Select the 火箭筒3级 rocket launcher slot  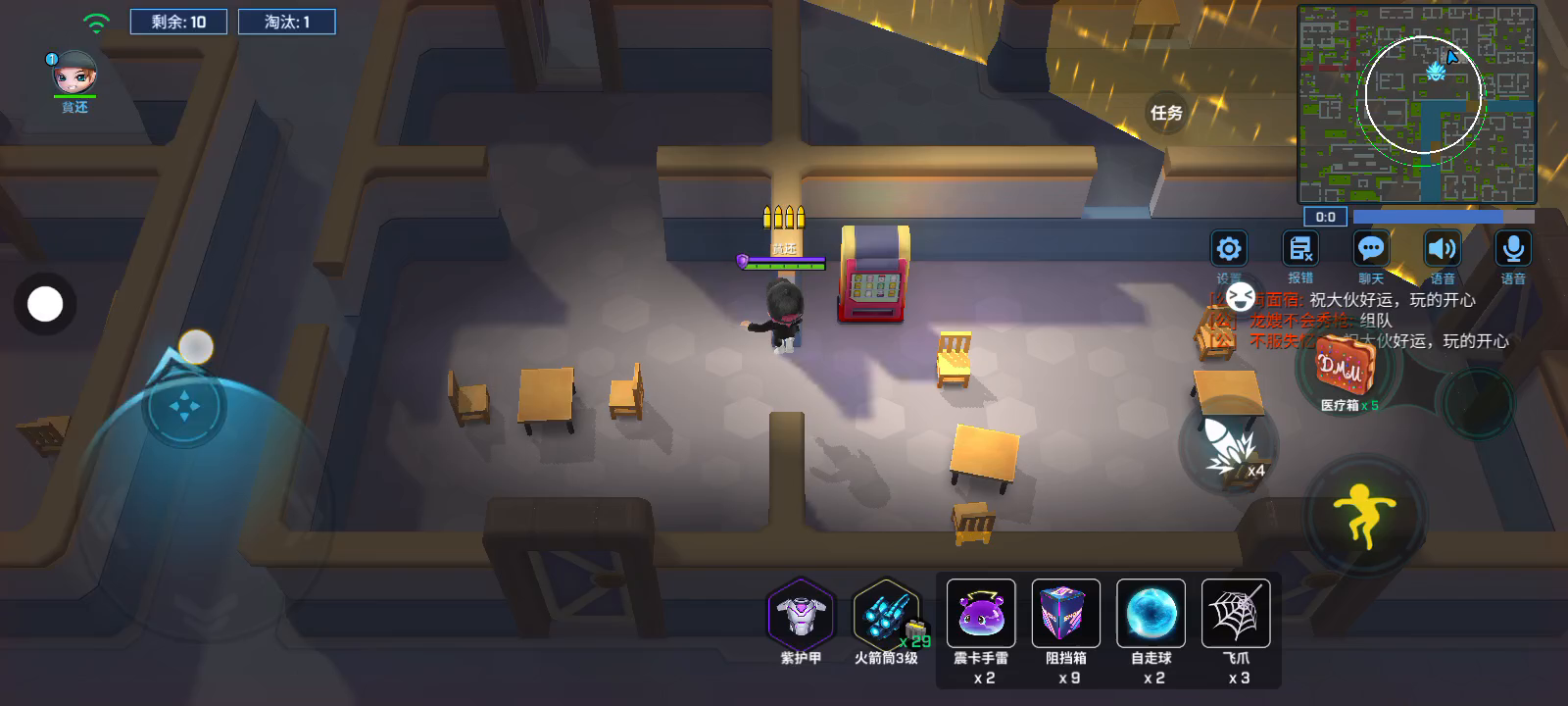point(886,615)
